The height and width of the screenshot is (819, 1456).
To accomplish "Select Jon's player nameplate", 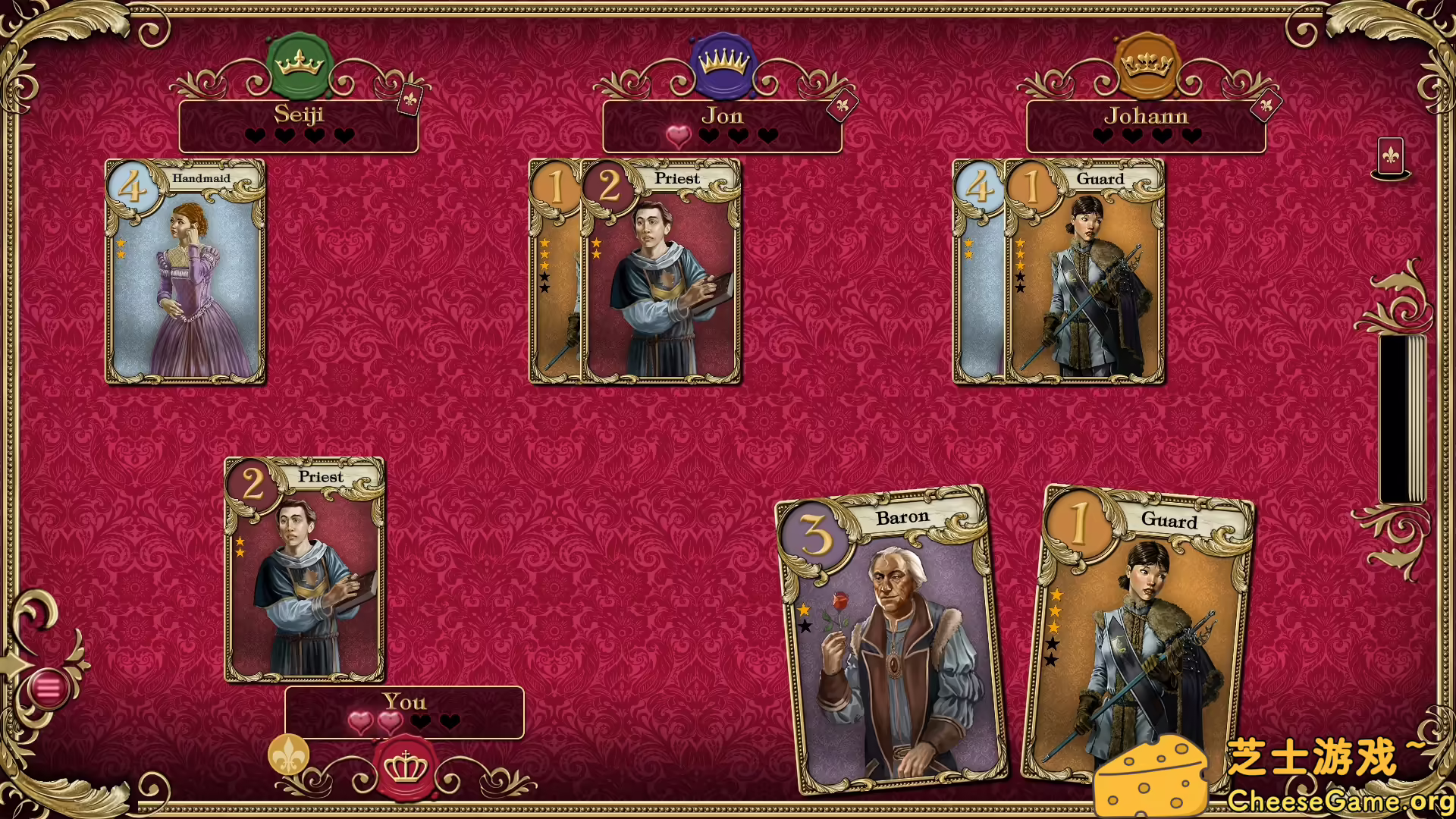I will click(721, 126).
